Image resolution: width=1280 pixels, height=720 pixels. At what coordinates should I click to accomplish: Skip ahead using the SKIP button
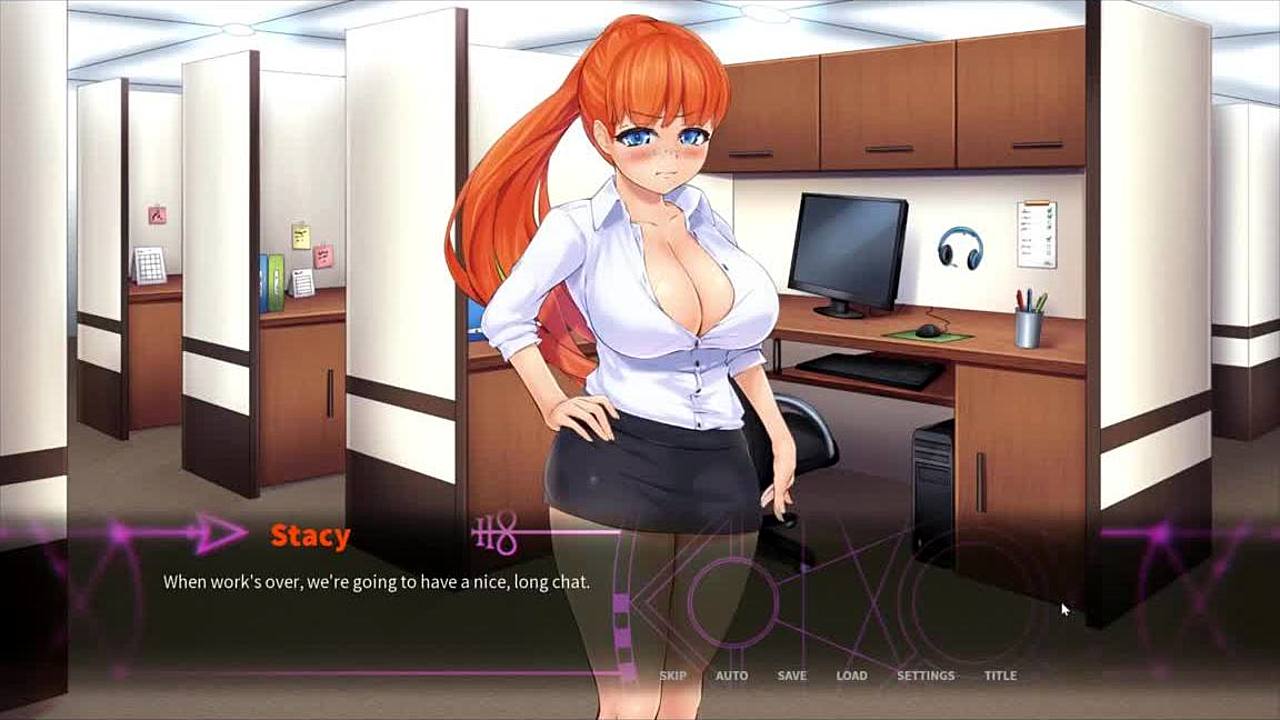point(672,675)
